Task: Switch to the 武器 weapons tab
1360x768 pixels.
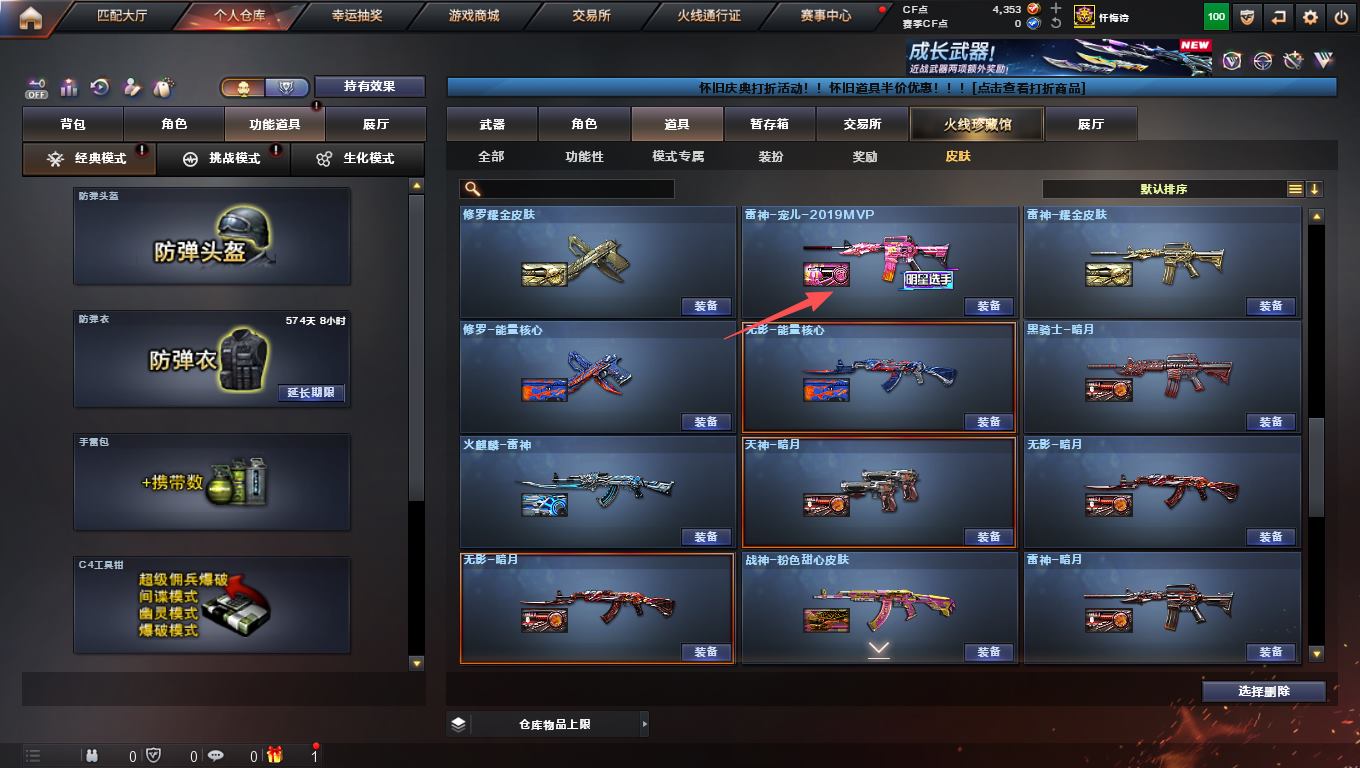Action: pos(492,125)
